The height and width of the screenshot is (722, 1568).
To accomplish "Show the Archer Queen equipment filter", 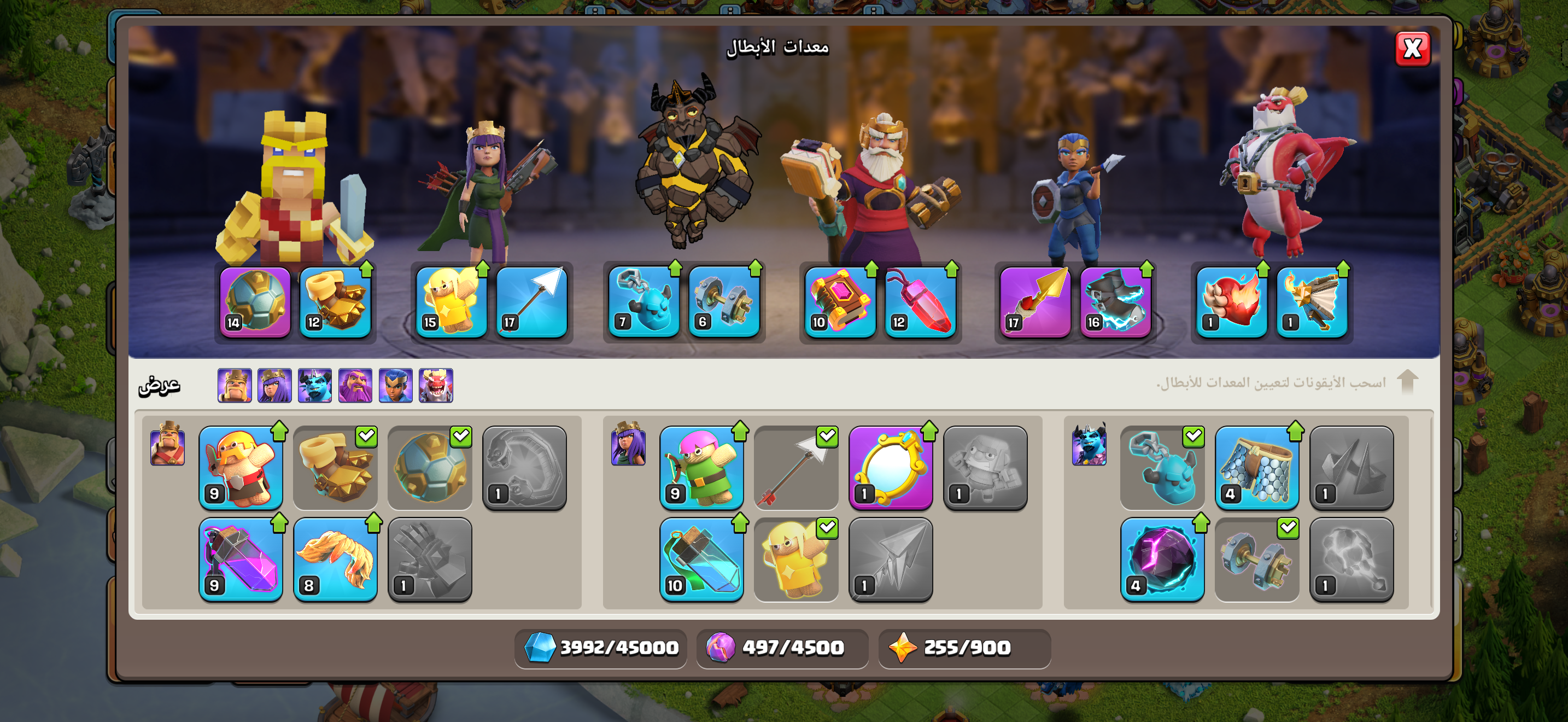I will click(x=274, y=386).
